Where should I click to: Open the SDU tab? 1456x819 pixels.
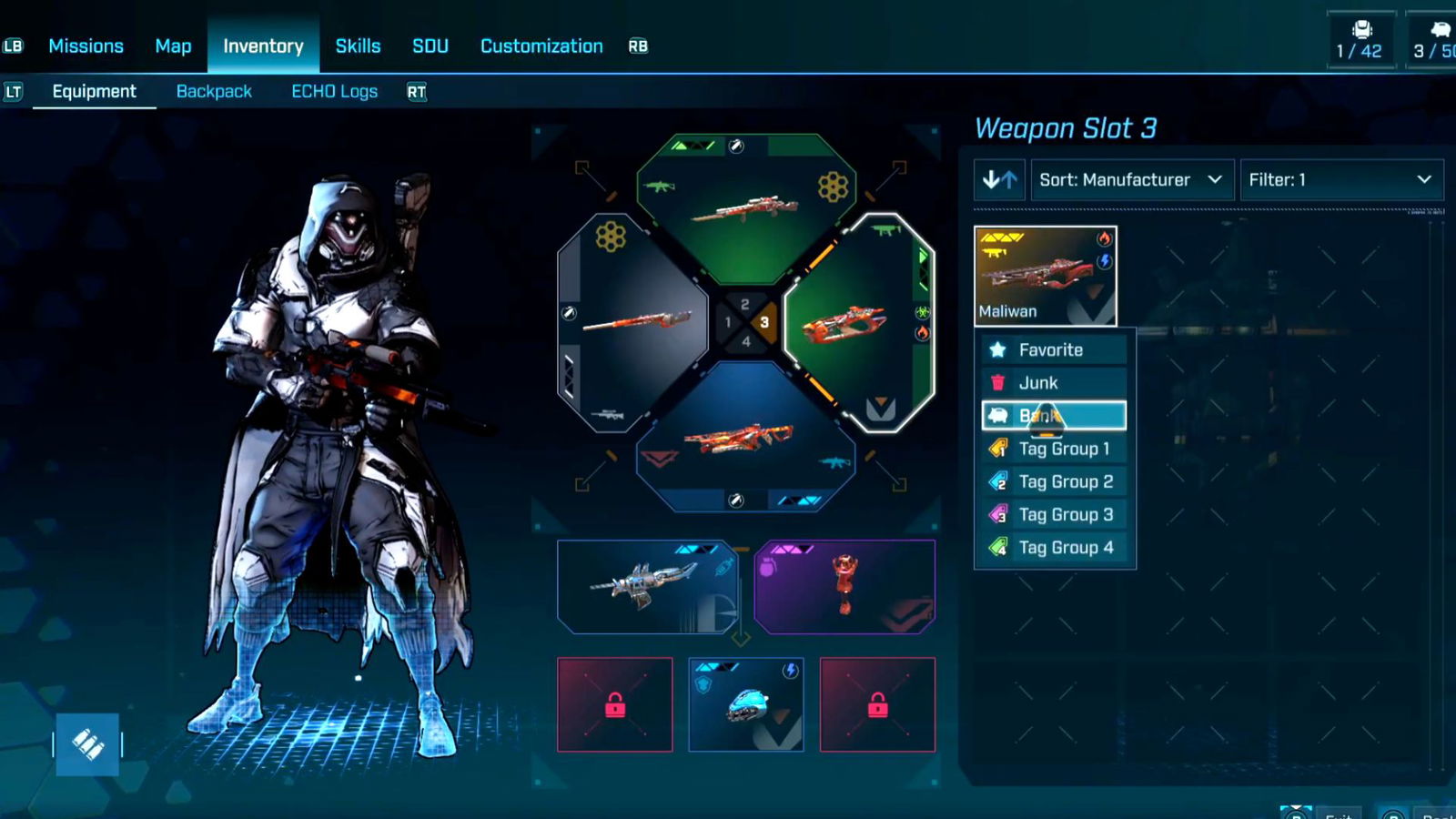coord(430,46)
